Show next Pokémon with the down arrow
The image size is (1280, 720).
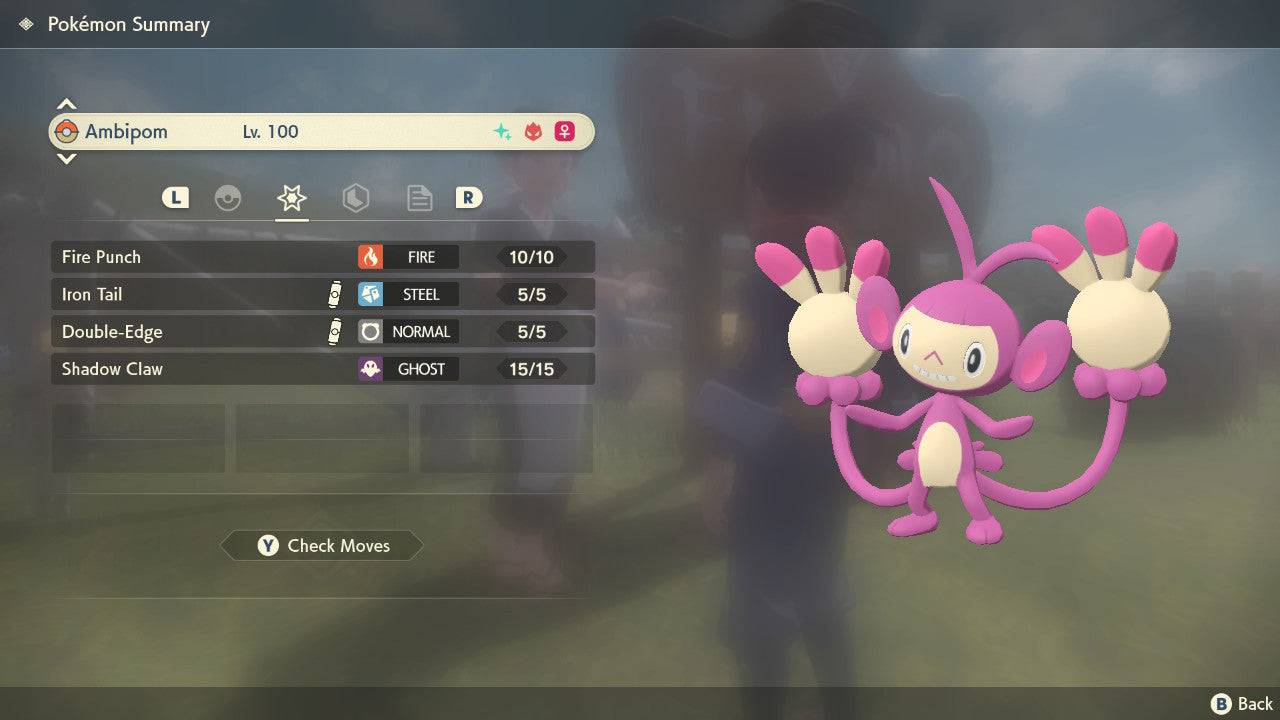pyautogui.click(x=66, y=159)
